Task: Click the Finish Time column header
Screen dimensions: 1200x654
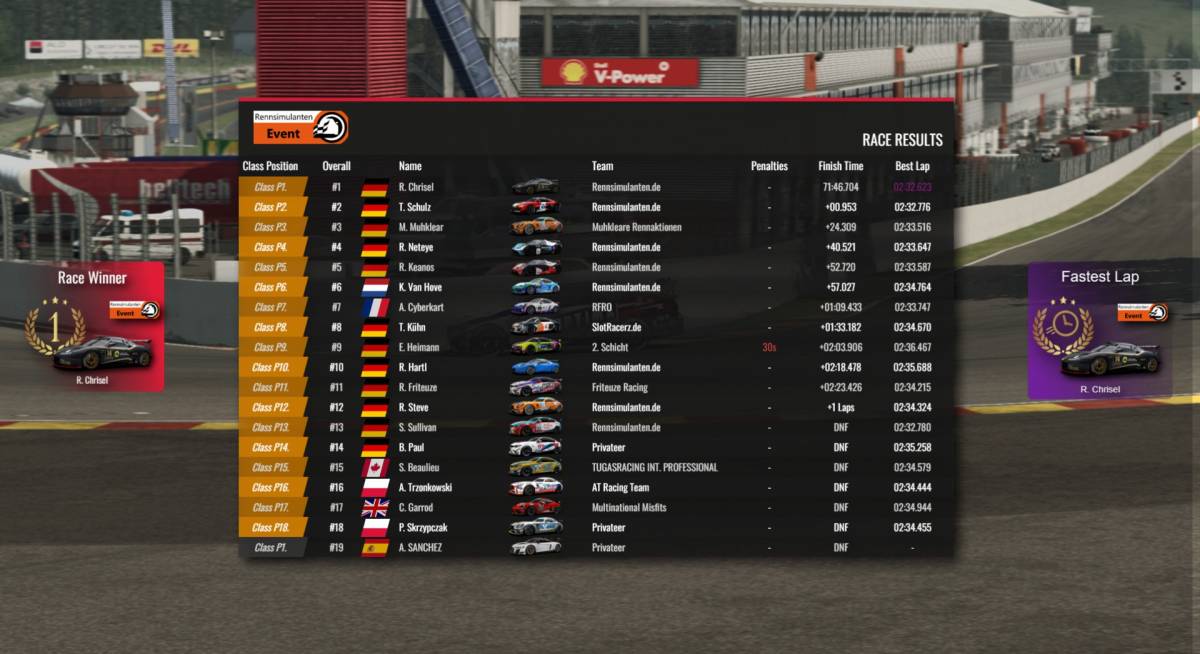Action: (x=840, y=166)
